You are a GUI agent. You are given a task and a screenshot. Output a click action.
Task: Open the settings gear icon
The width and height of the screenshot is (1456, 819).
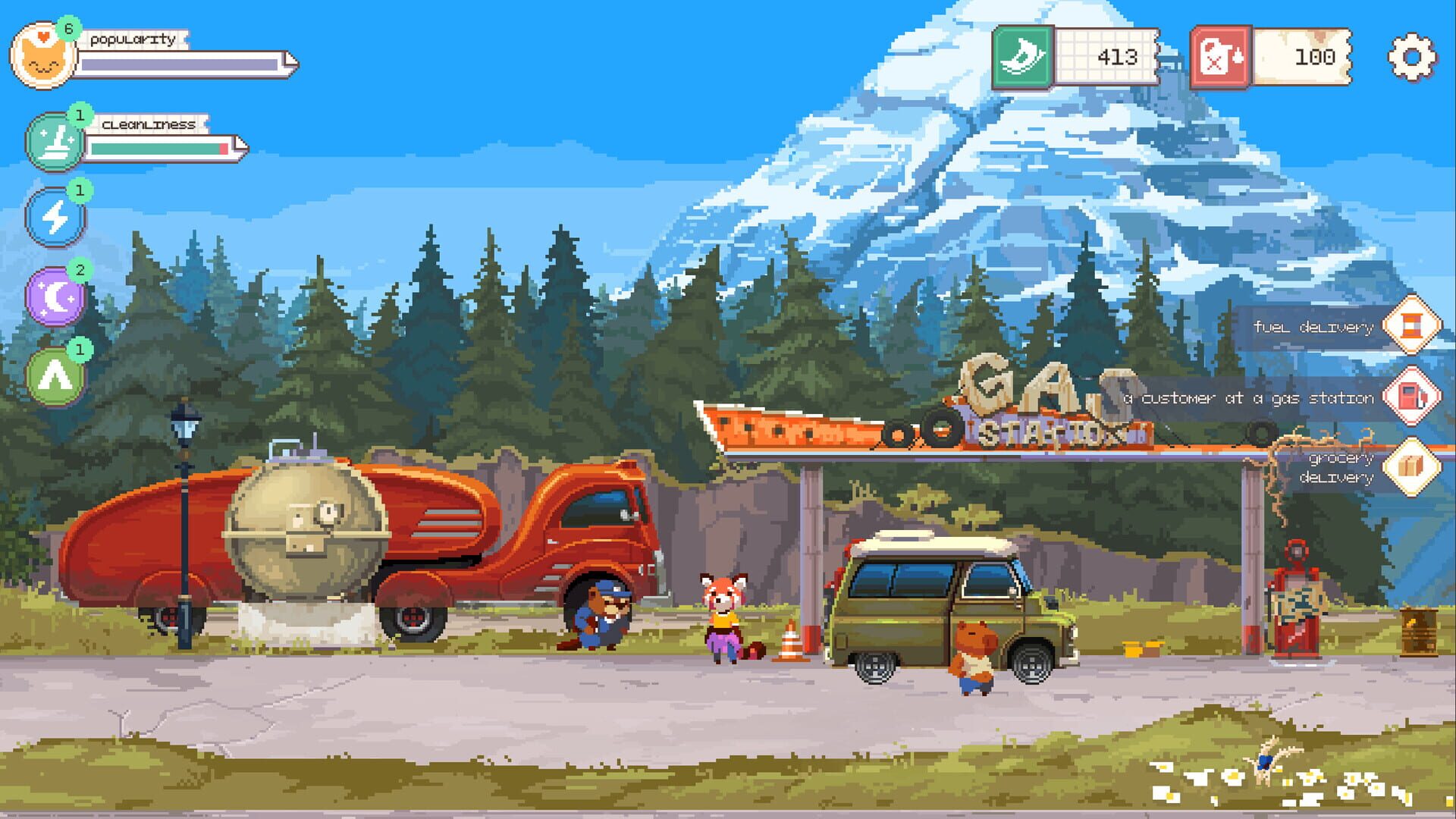(x=1411, y=55)
